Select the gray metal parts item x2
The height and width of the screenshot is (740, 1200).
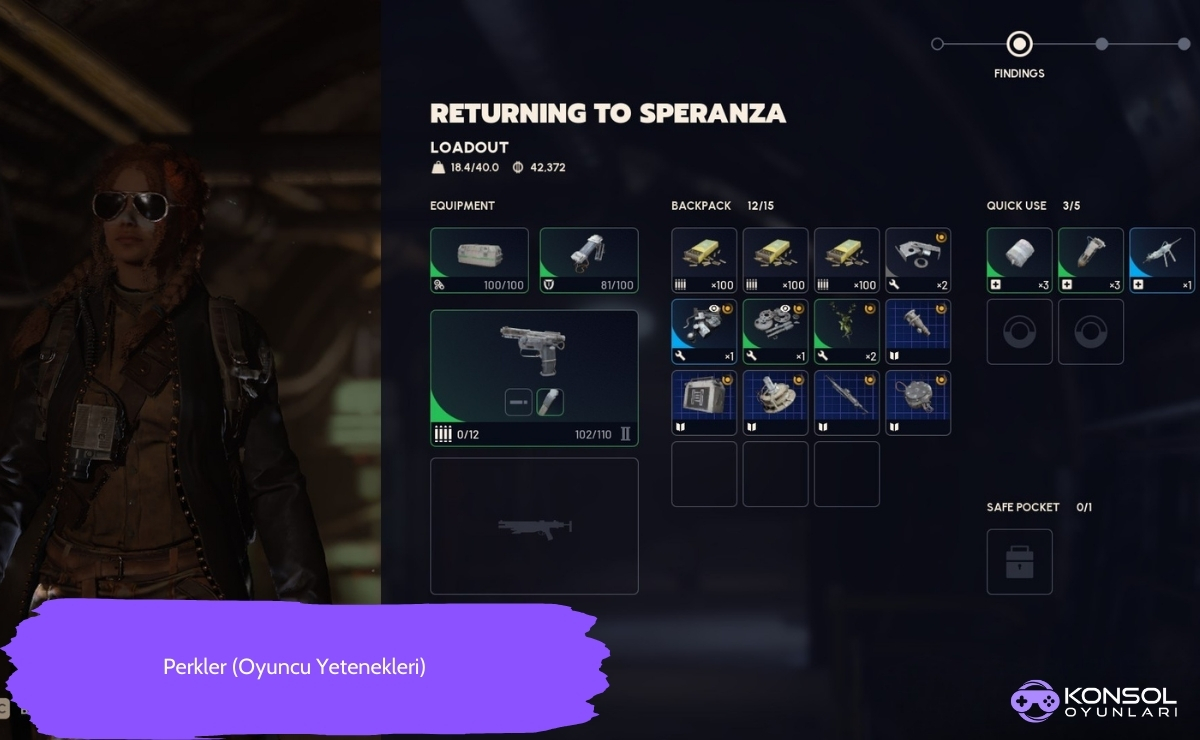(x=918, y=260)
